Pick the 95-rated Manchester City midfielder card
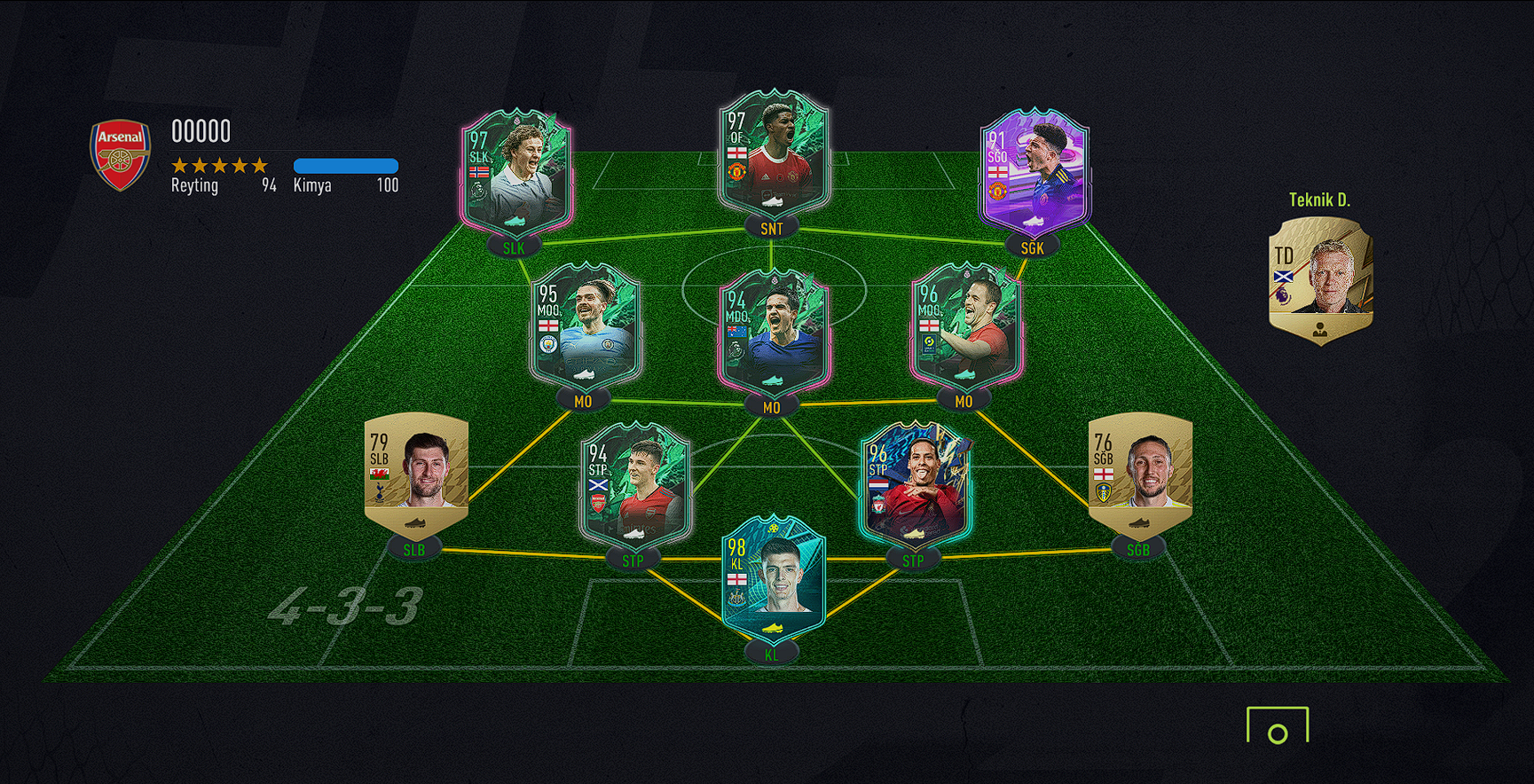This screenshot has width=1534, height=784. click(585, 327)
